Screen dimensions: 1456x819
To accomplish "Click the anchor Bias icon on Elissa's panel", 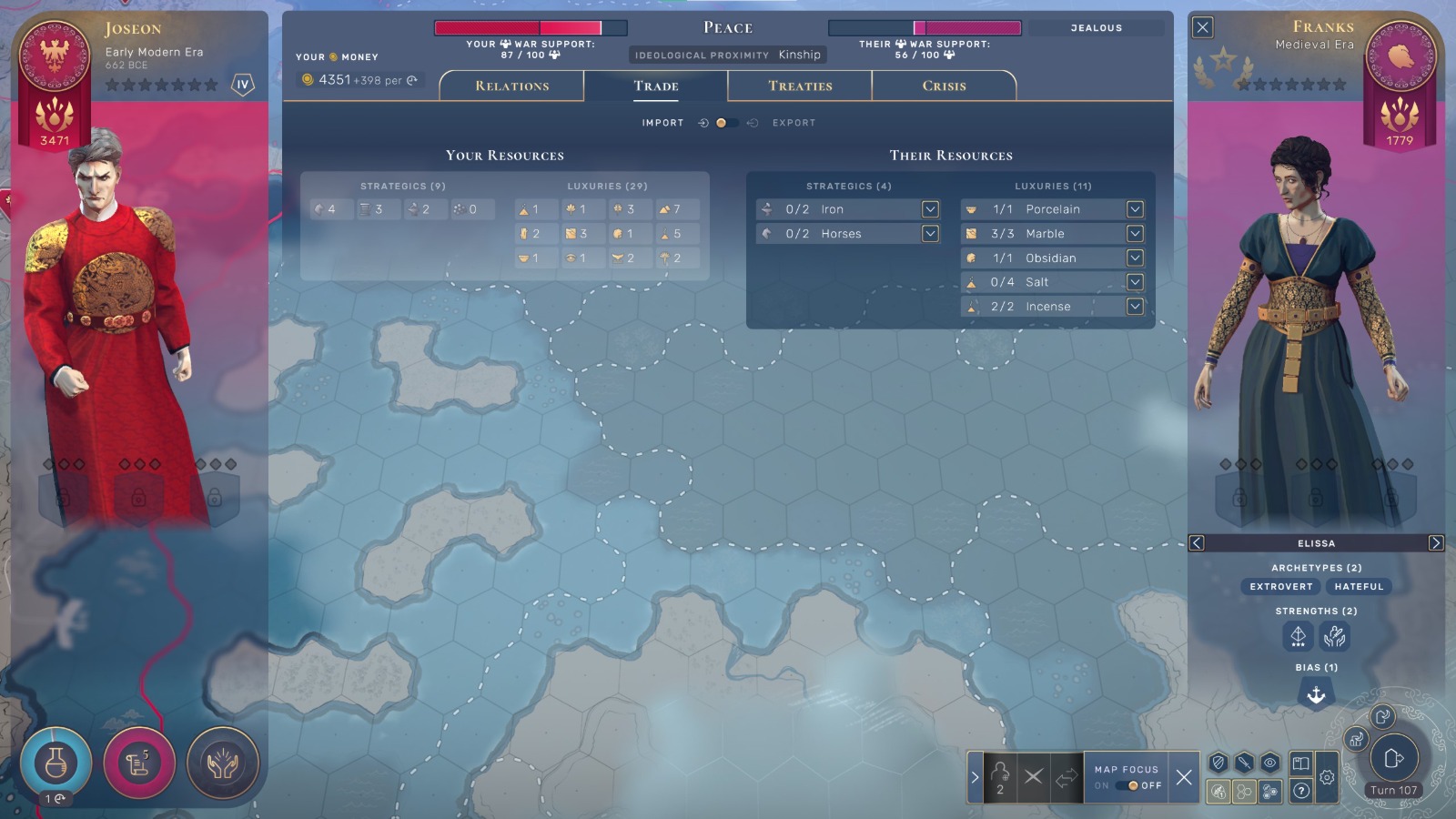I will point(1316,694).
